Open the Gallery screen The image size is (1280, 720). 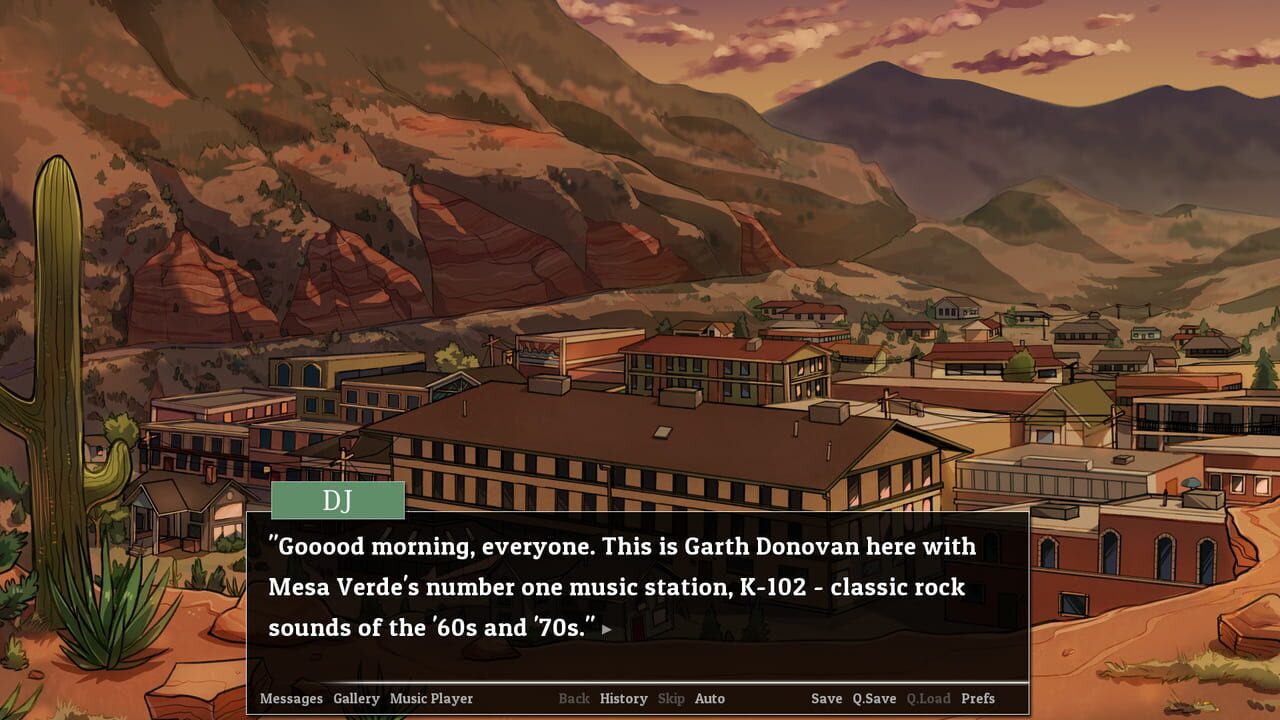pos(356,699)
